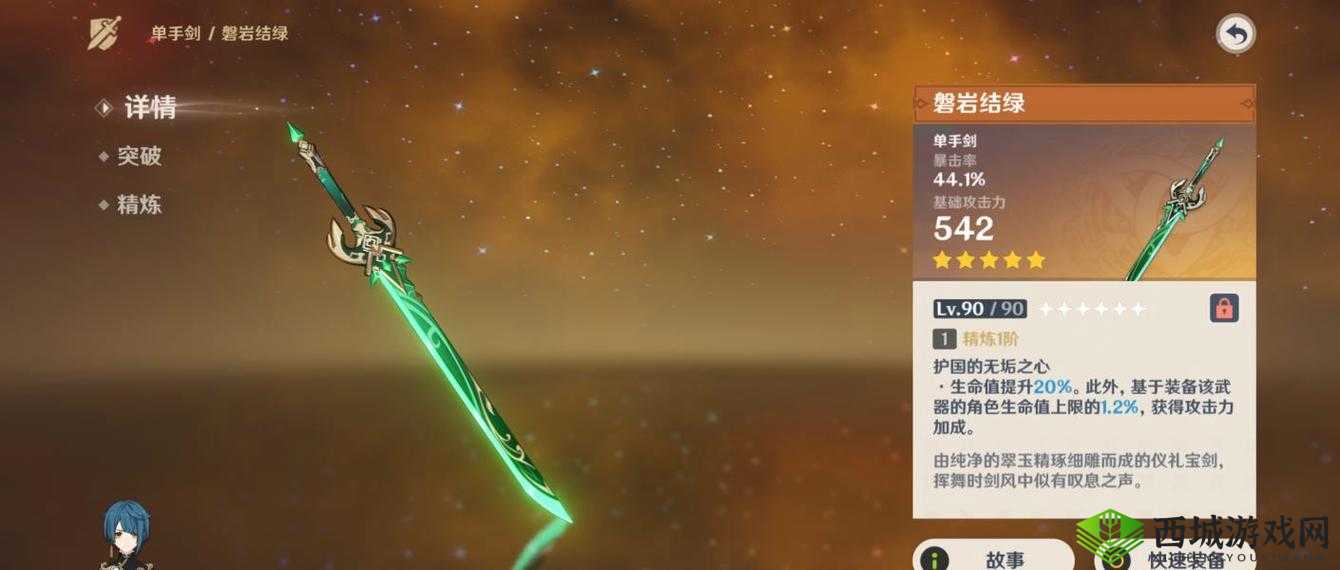
Task: Click the sword weapon category icon
Action: pyautogui.click(x=106, y=33)
